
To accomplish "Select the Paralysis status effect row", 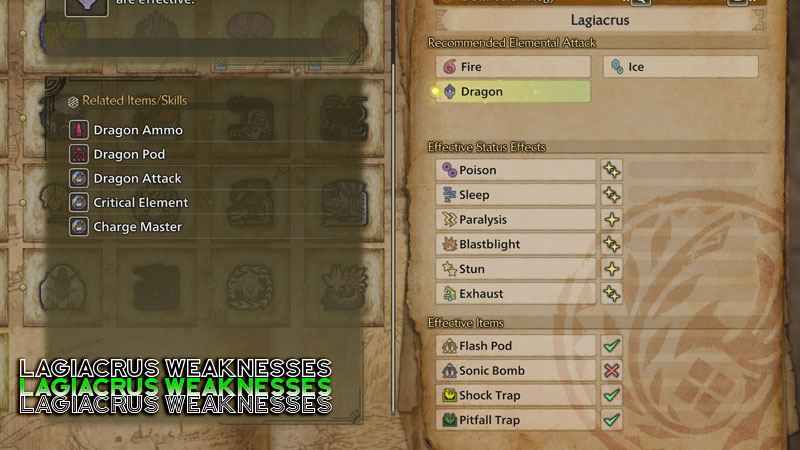I will coord(516,220).
